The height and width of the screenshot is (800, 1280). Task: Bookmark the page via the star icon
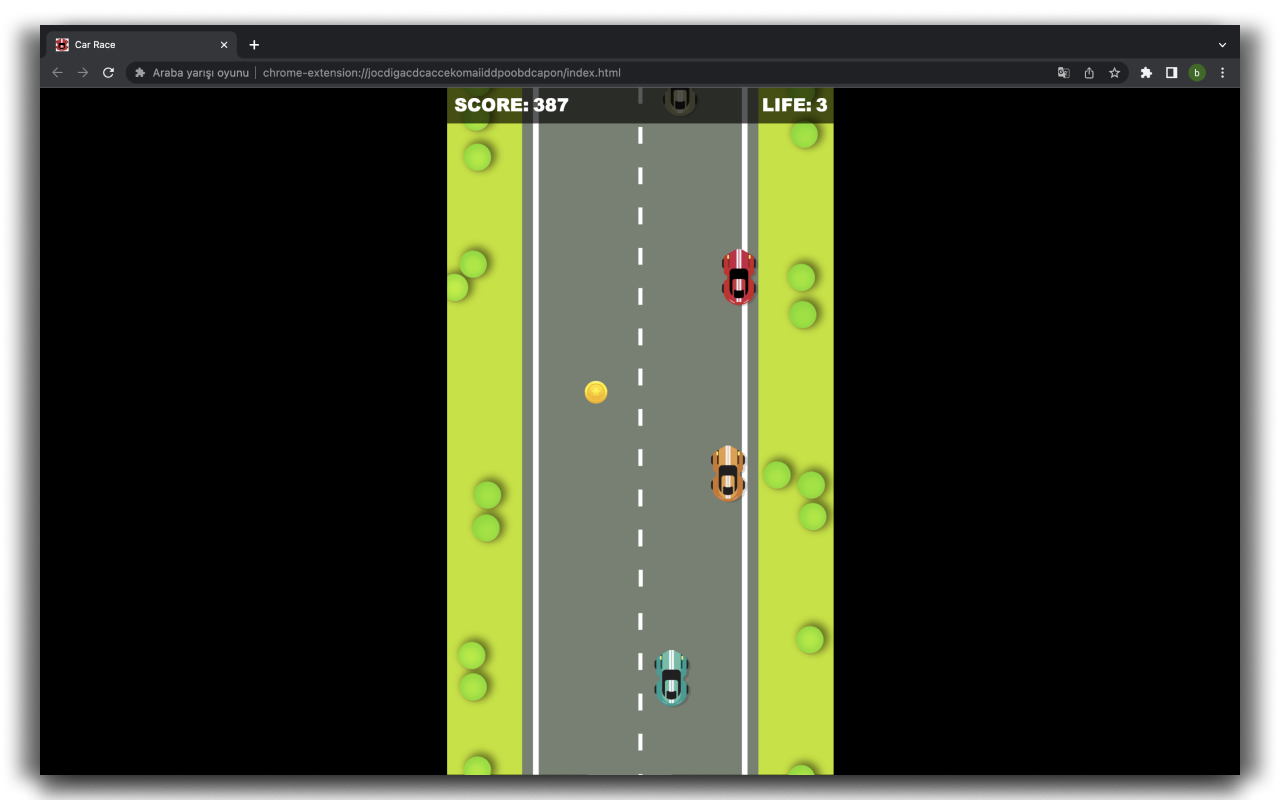click(1115, 72)
